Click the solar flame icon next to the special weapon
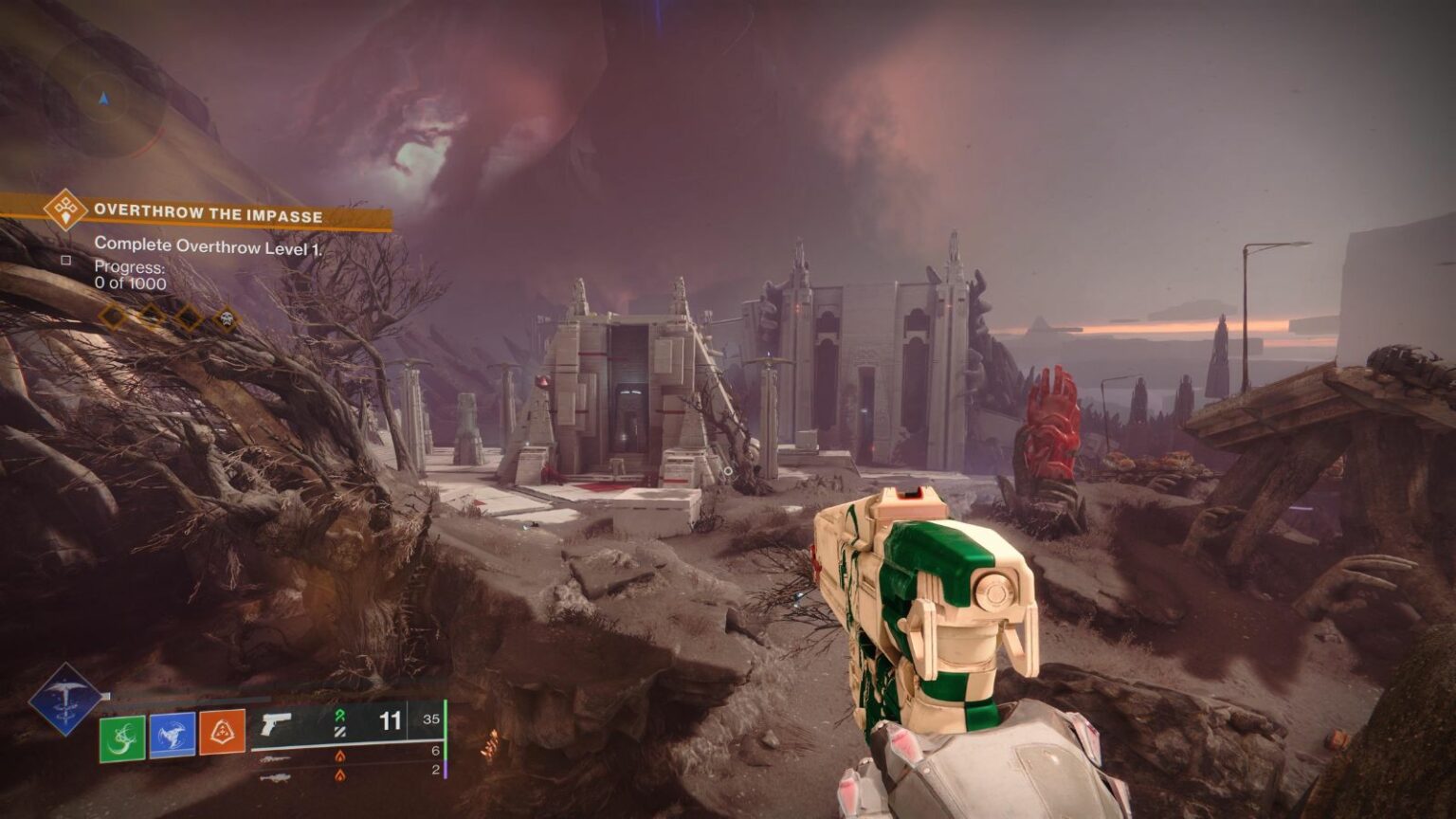The image size is (1456, 819). point(341,756)
